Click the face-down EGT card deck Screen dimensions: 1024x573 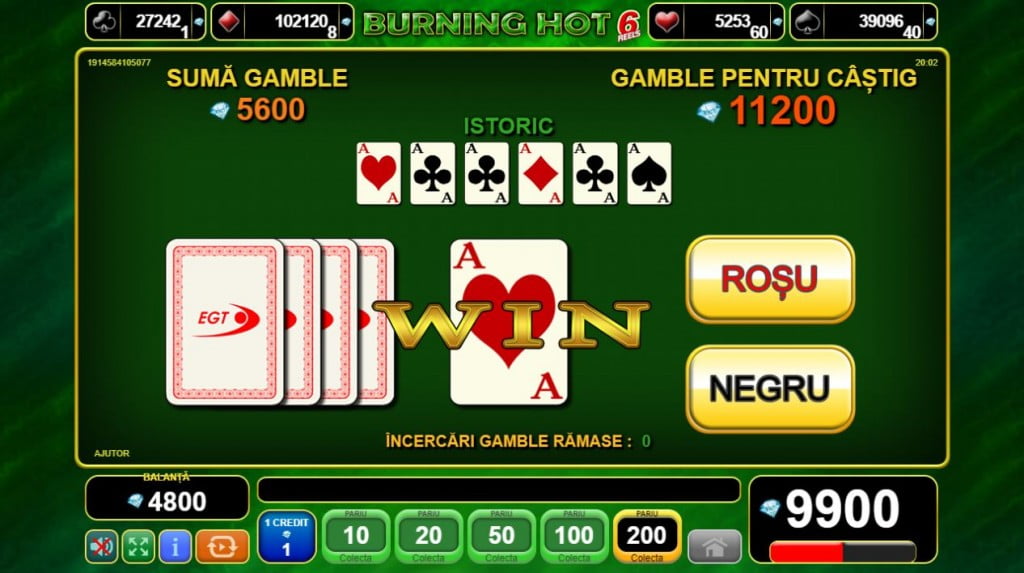coord(225,321)
